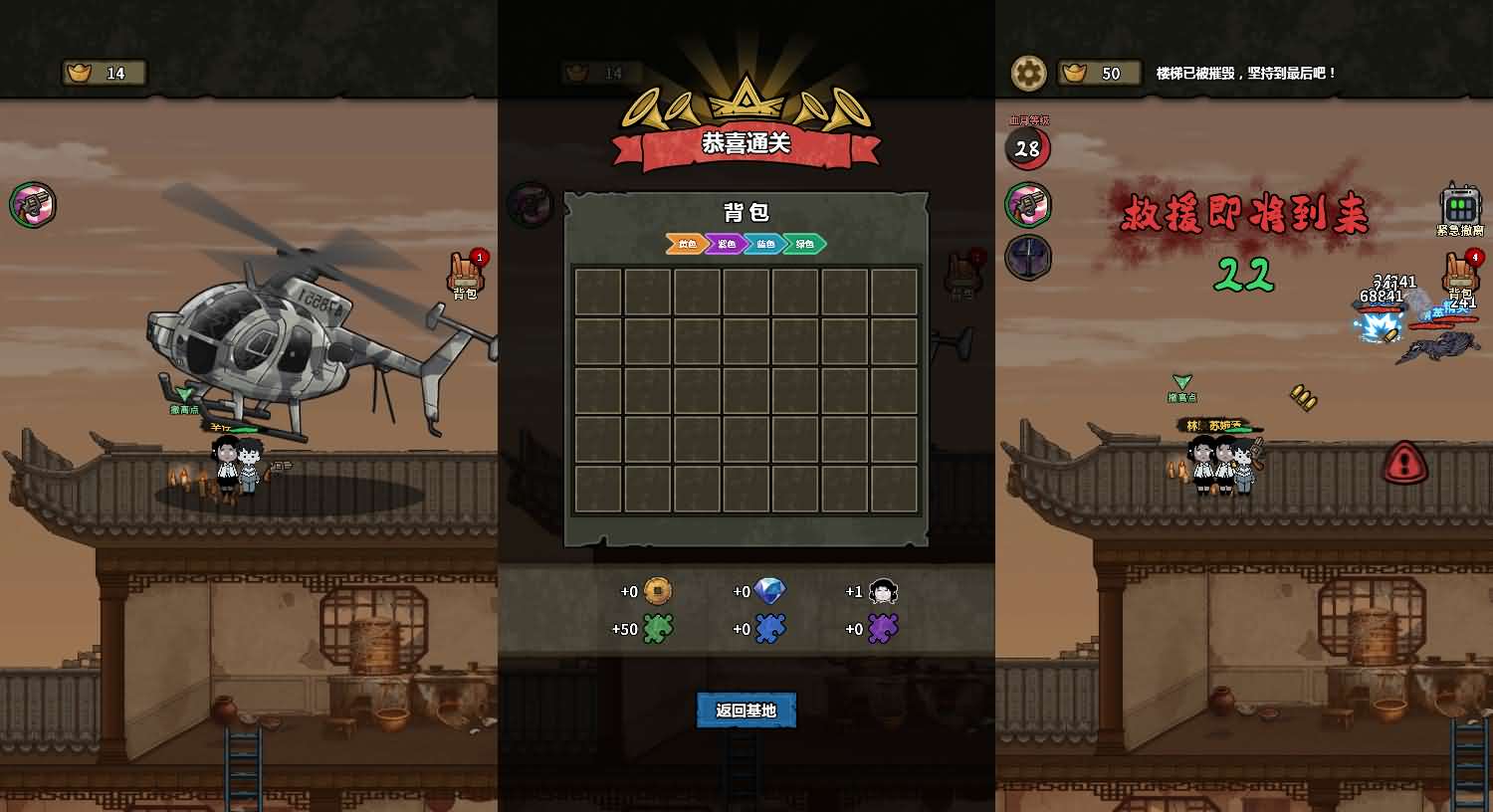Click the gold ingot counter showing 50
Viewport: 1493px width, 812px height.
1099,73
